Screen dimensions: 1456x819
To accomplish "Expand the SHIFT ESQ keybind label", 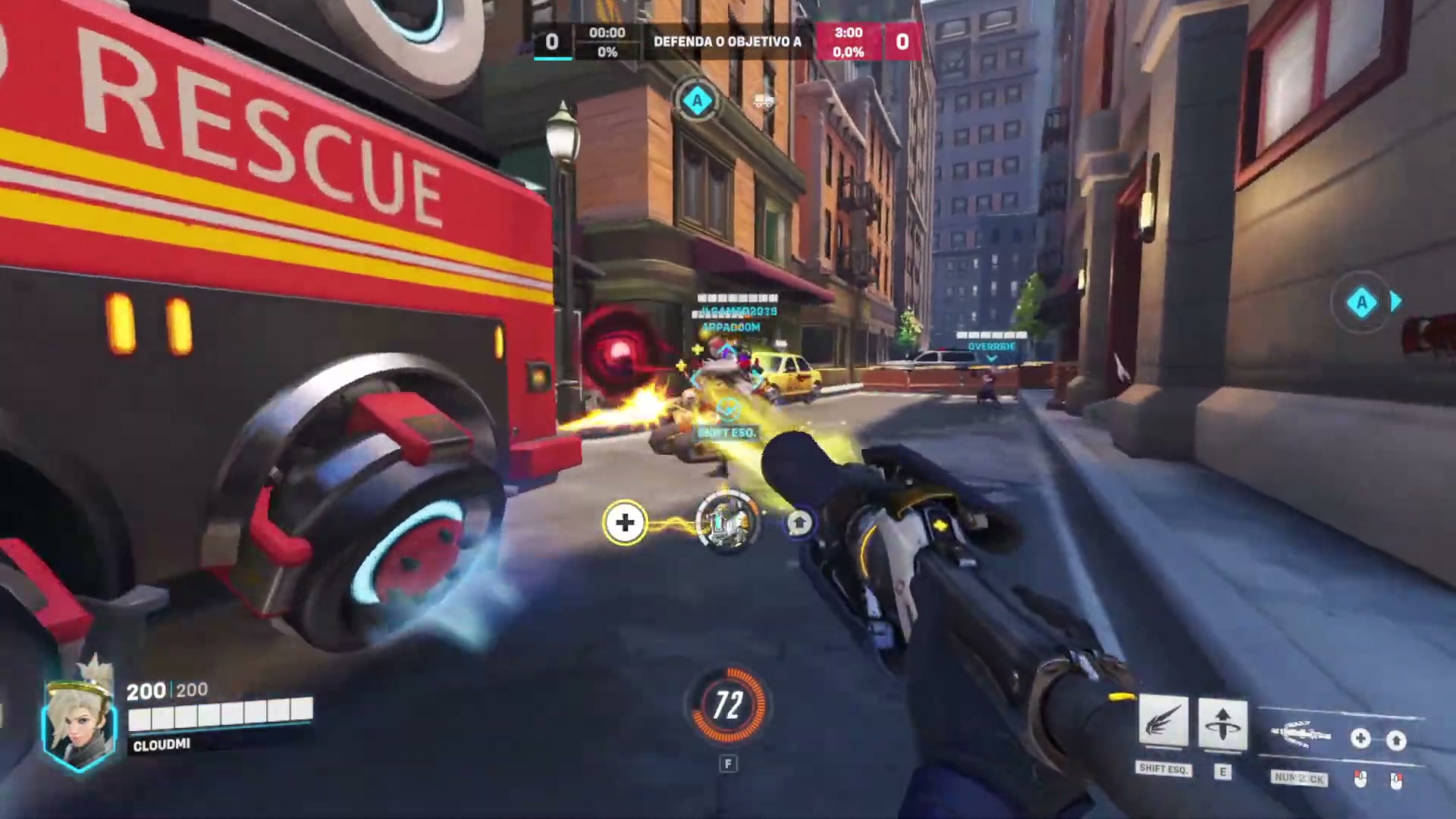I will click(1164, 769).
